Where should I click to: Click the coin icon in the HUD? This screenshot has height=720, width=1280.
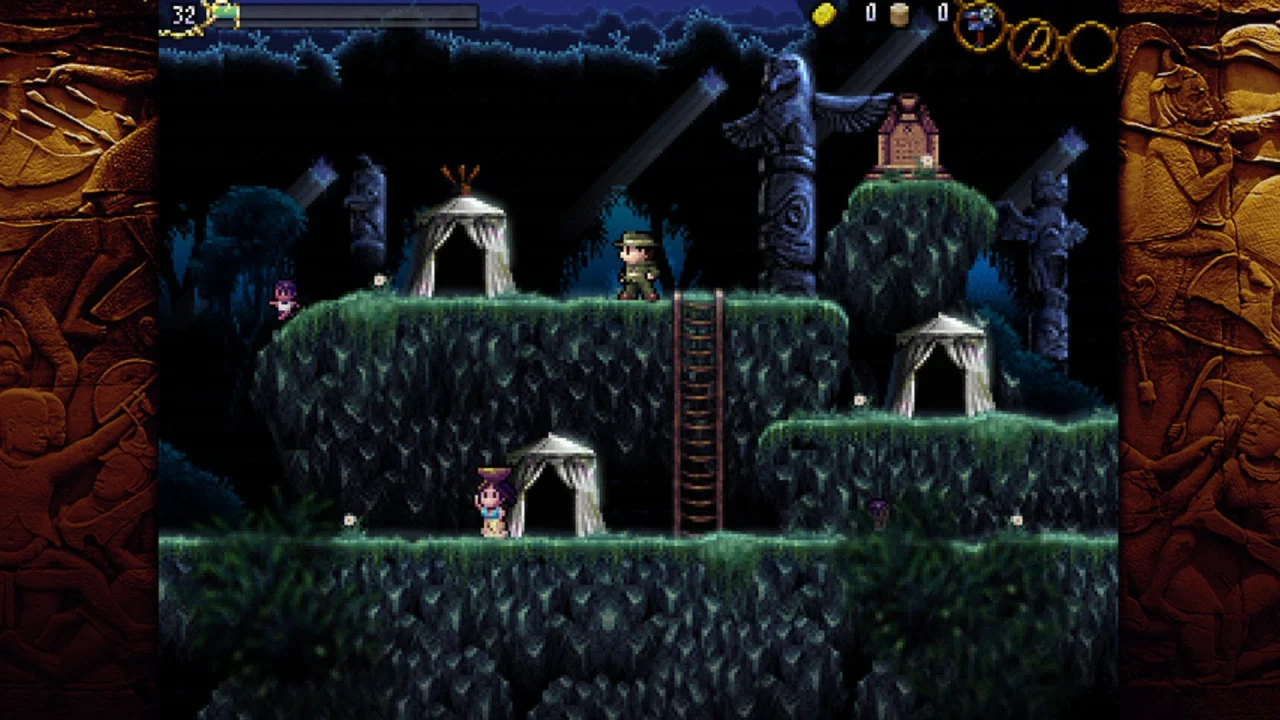(826, 13)
